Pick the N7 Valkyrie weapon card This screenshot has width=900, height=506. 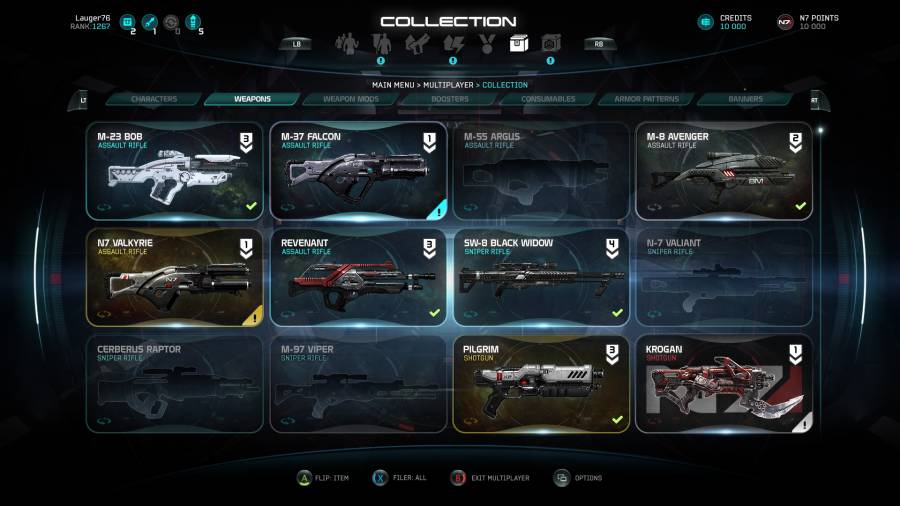click(175, 277)
